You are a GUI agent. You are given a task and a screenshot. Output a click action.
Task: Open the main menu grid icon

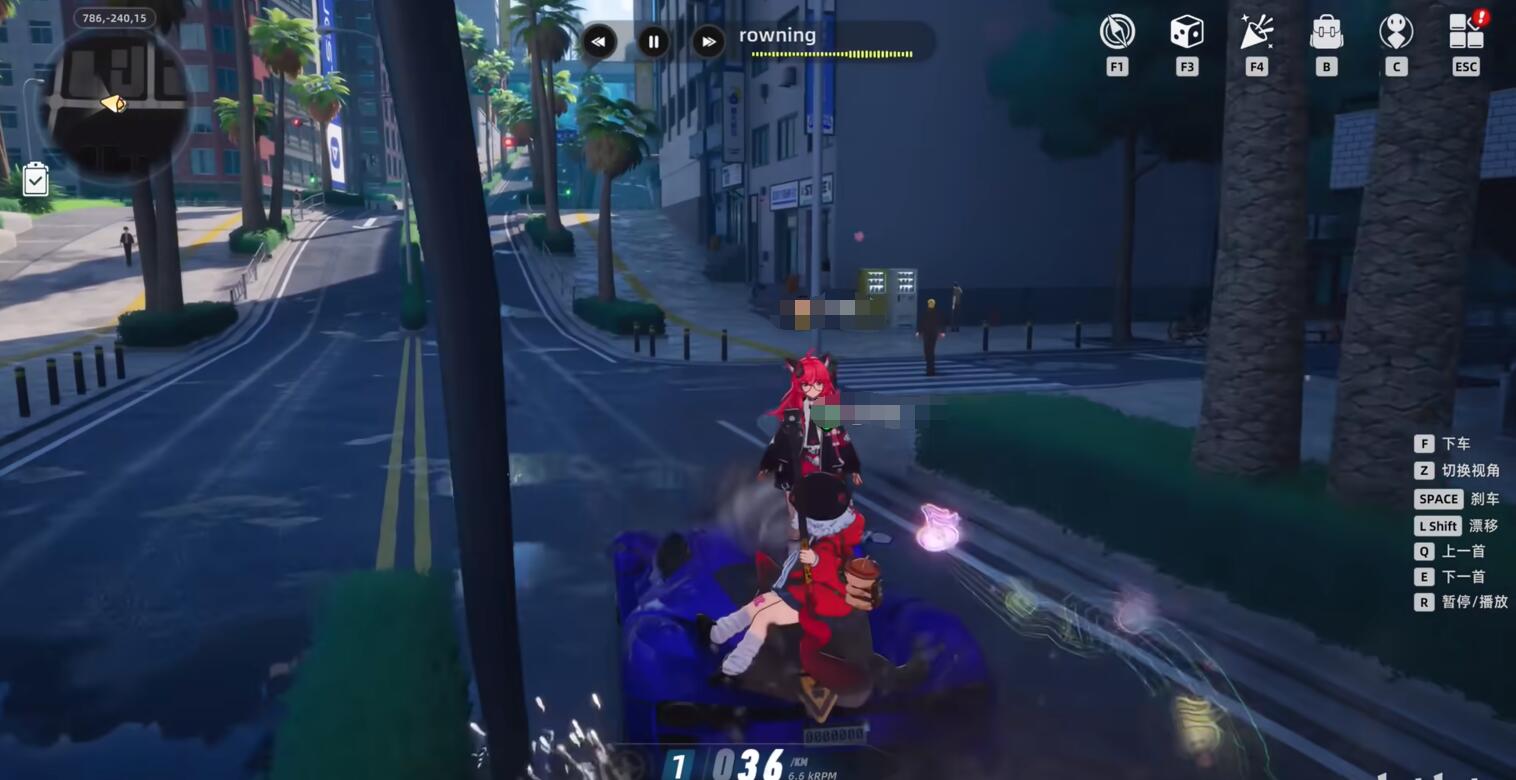[x=1466, y=32]
